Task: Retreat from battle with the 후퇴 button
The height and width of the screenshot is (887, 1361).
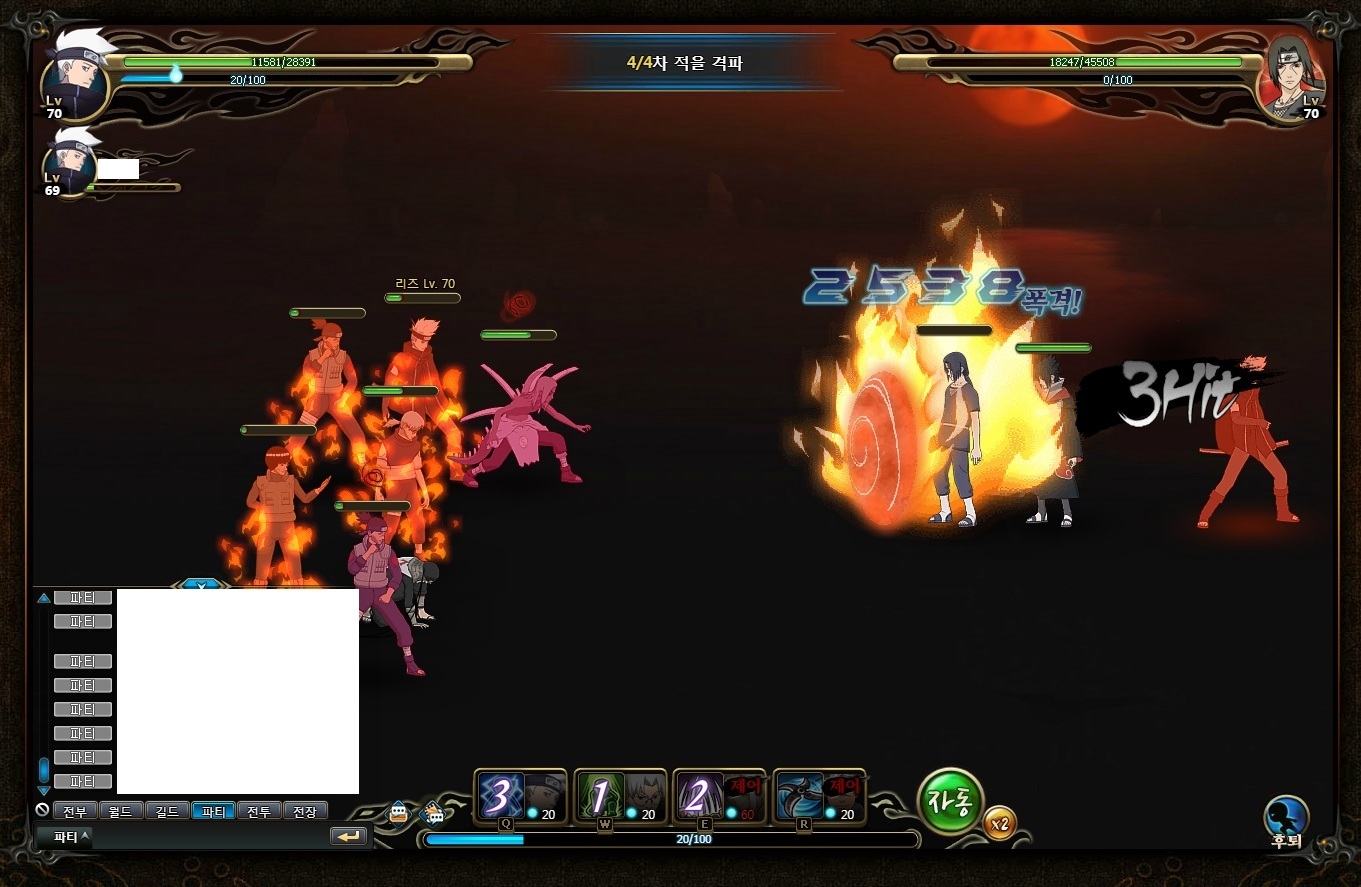Action: tap(1286, 818)
